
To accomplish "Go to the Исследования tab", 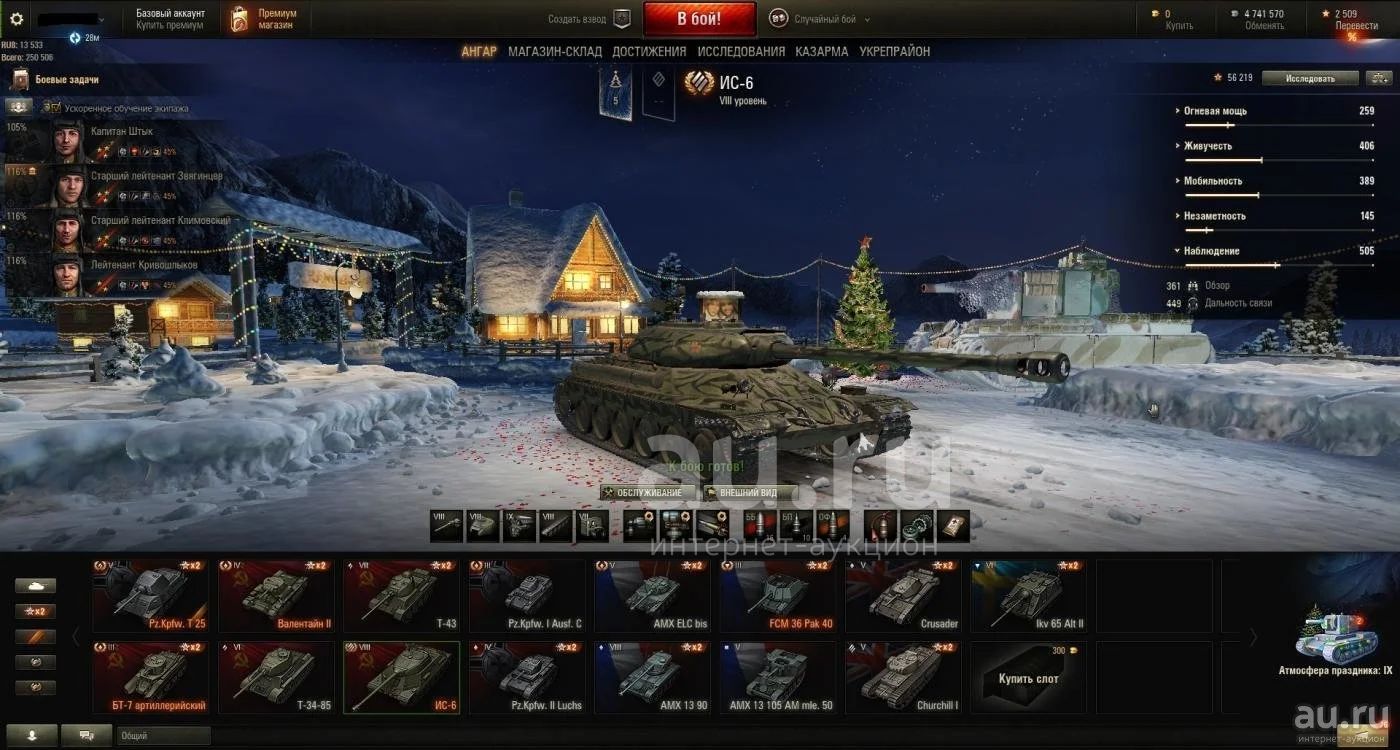I will coord(741,51).
